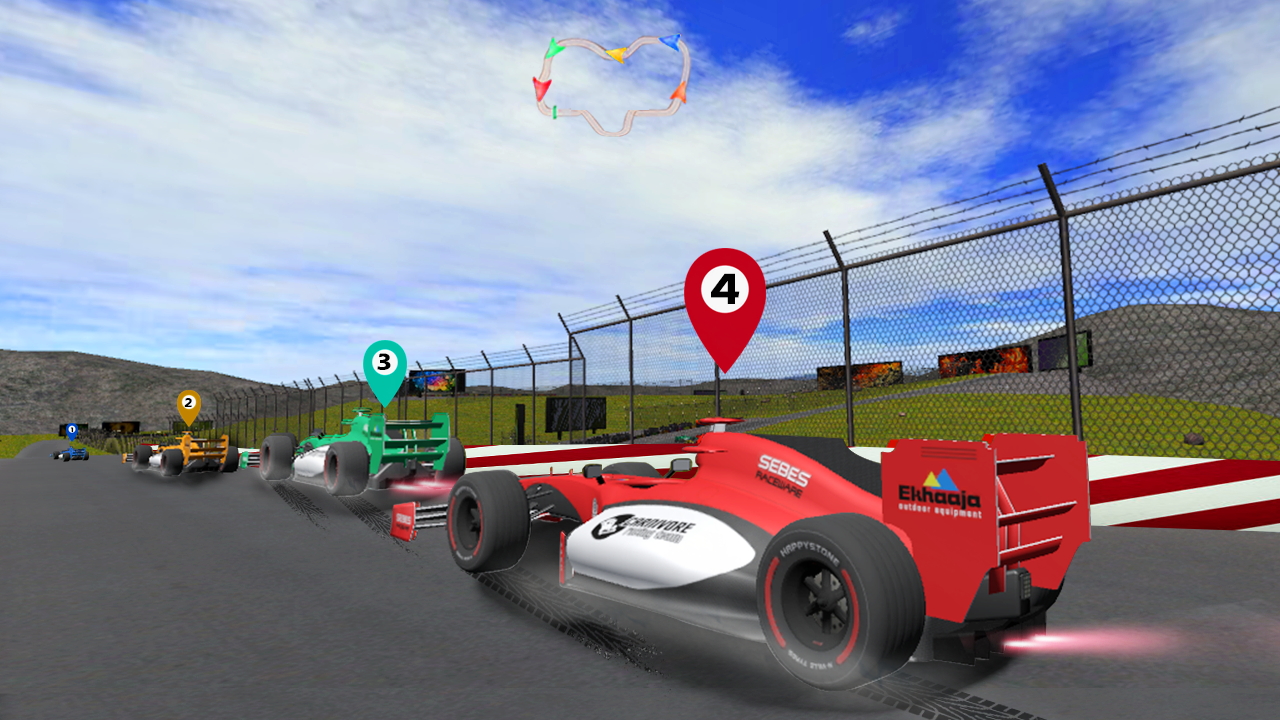Screen dimensions: 1280x720
Task: Click the blue car in first place
Action: pyautogui.click(x=72, y=455)
